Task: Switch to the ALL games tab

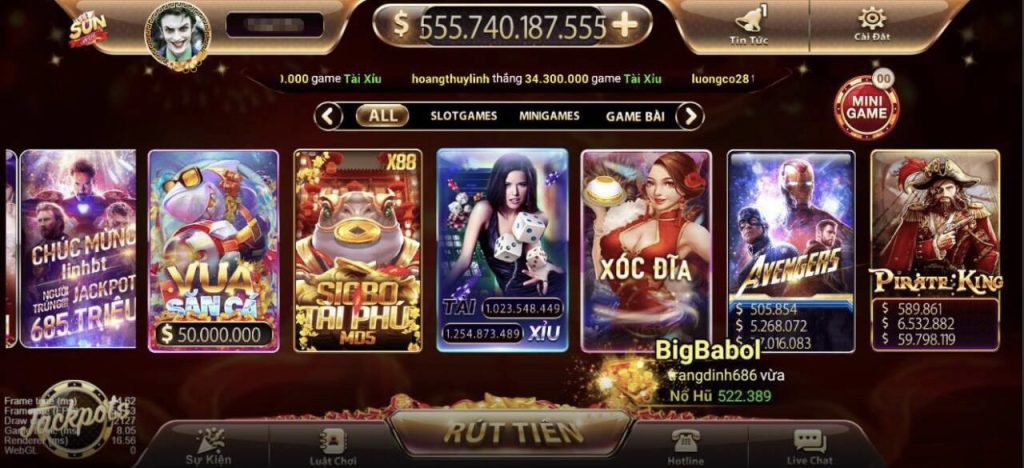Action: tap(382, 116)
